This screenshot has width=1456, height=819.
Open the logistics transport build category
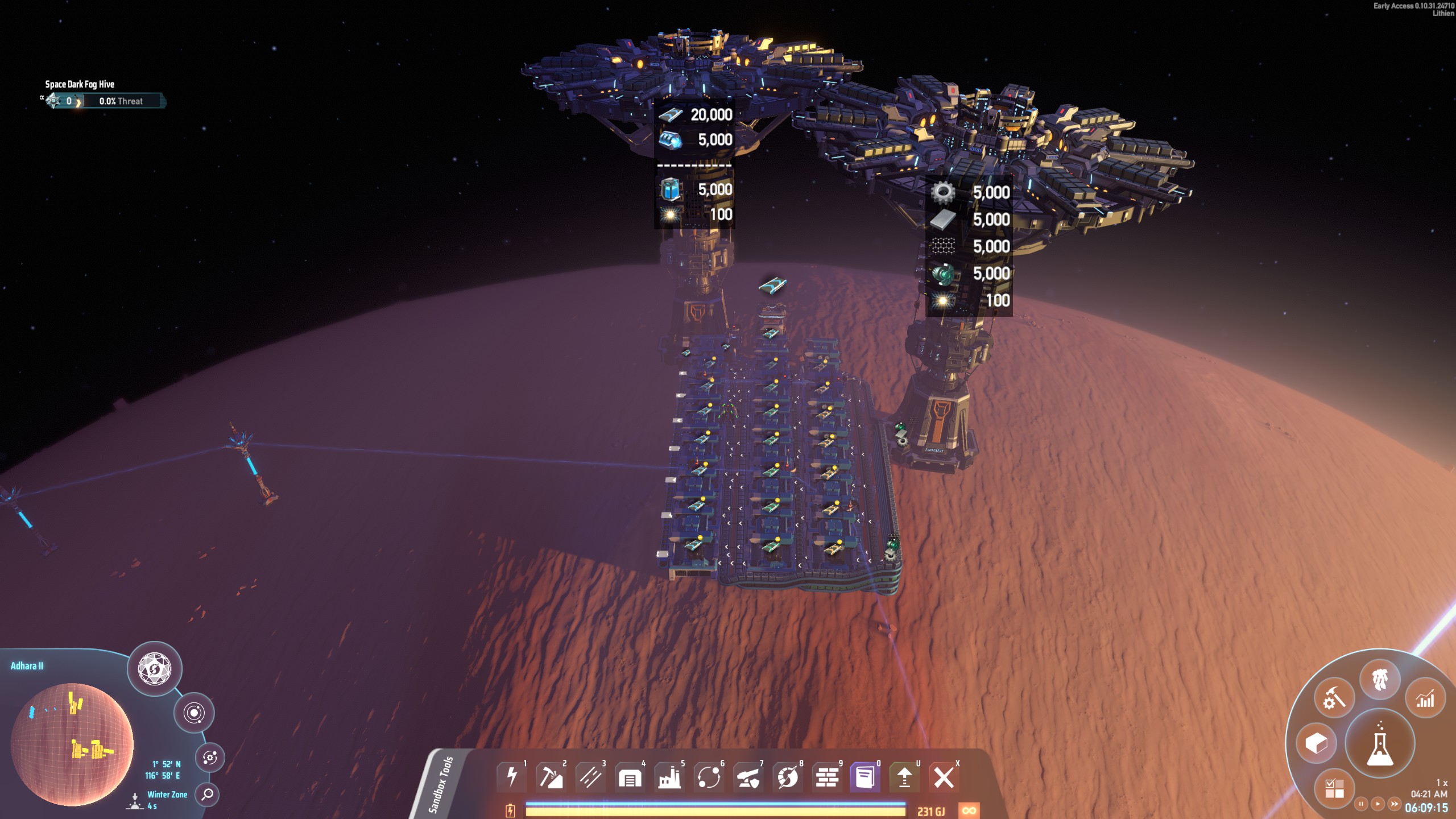tap(709, 776)
